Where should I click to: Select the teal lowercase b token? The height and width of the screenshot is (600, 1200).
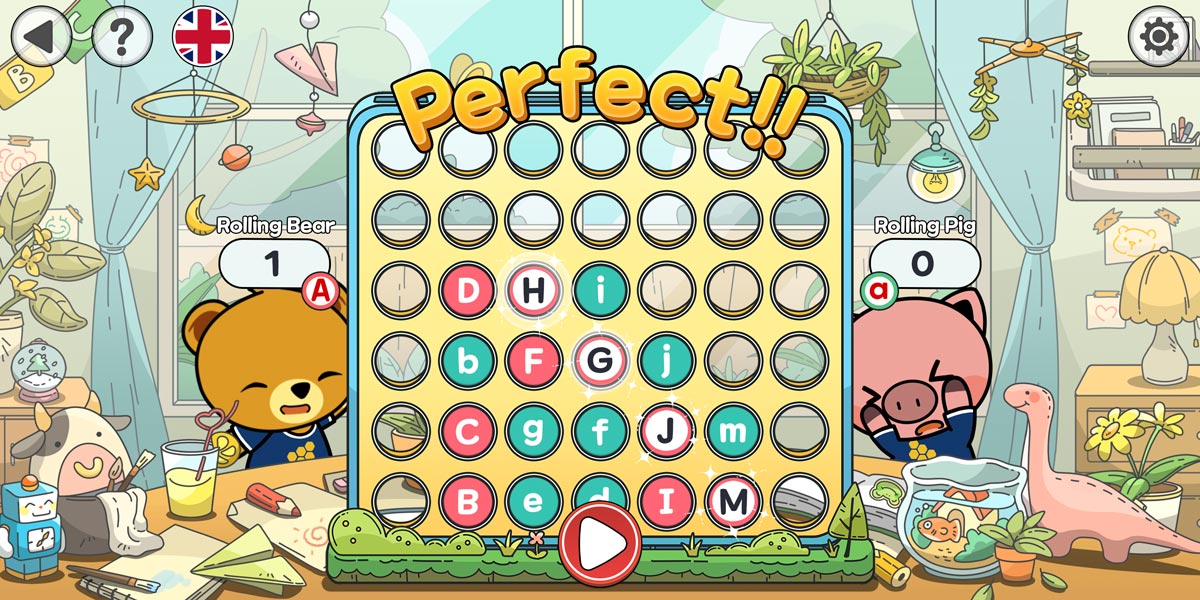[467, 361]
